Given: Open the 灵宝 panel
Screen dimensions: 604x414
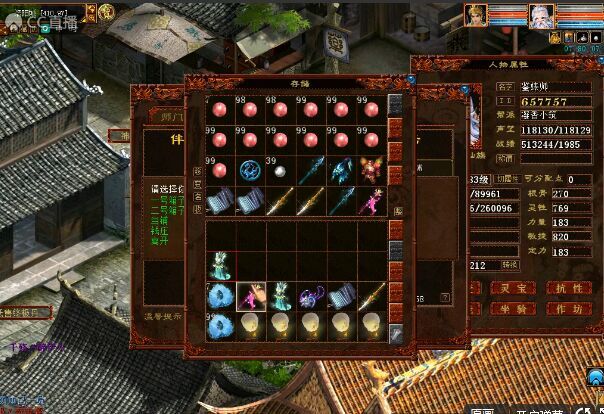Looking at the screenshot, I should [x=511, y=288].
